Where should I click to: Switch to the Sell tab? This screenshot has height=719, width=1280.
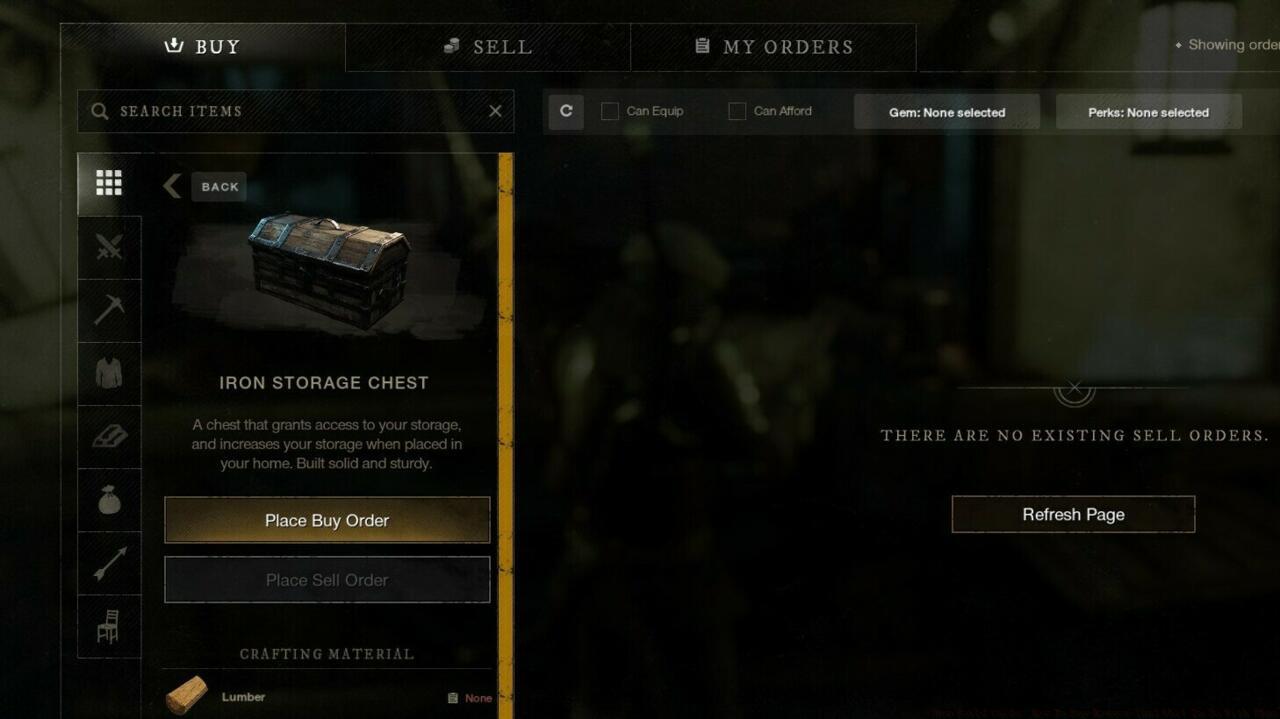(488, 47)
